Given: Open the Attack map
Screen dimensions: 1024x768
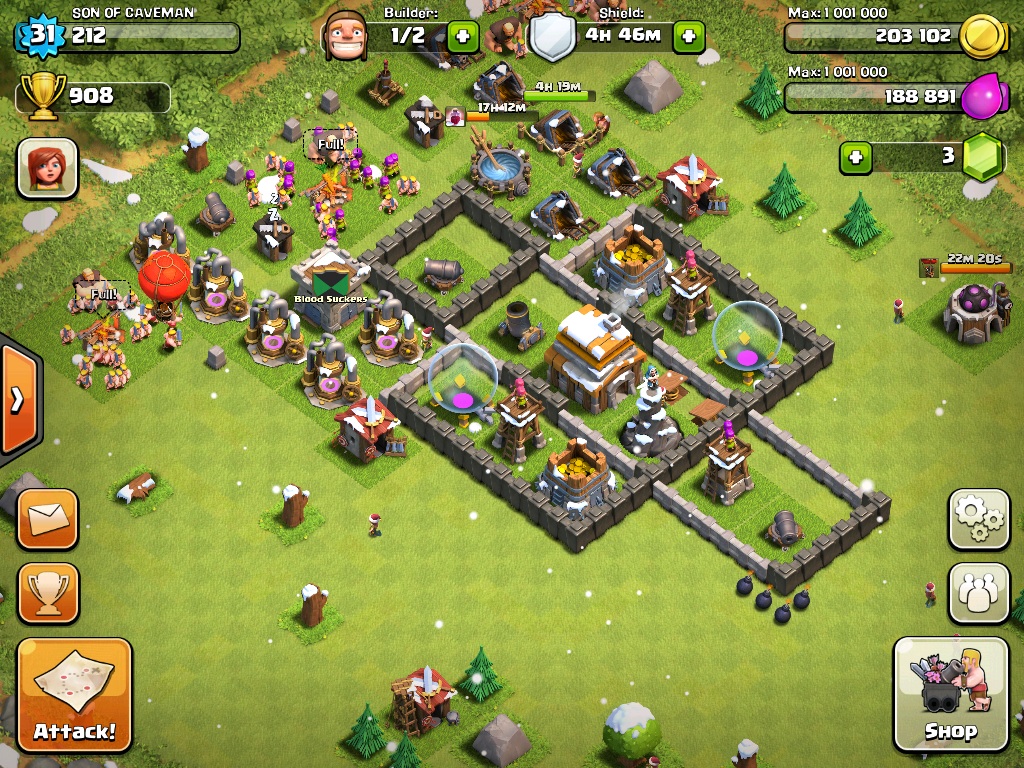Looking at the screenshot, I should 74,695.
